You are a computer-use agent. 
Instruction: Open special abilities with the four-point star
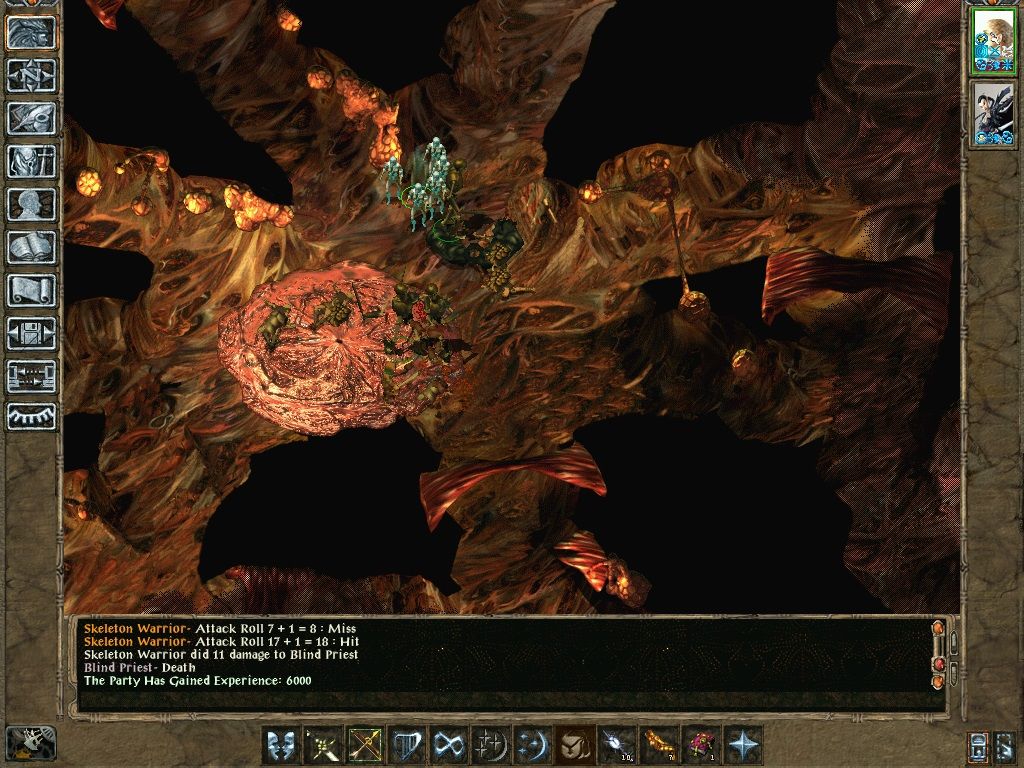(742, 745)
